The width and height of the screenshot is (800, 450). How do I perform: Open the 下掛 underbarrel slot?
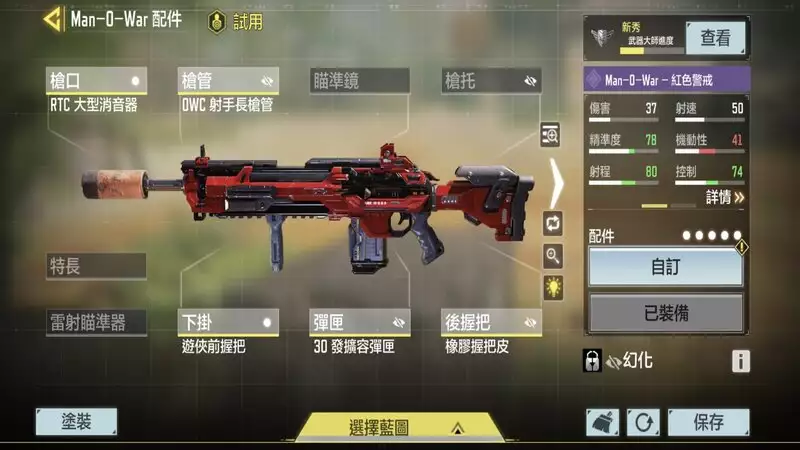228,322
